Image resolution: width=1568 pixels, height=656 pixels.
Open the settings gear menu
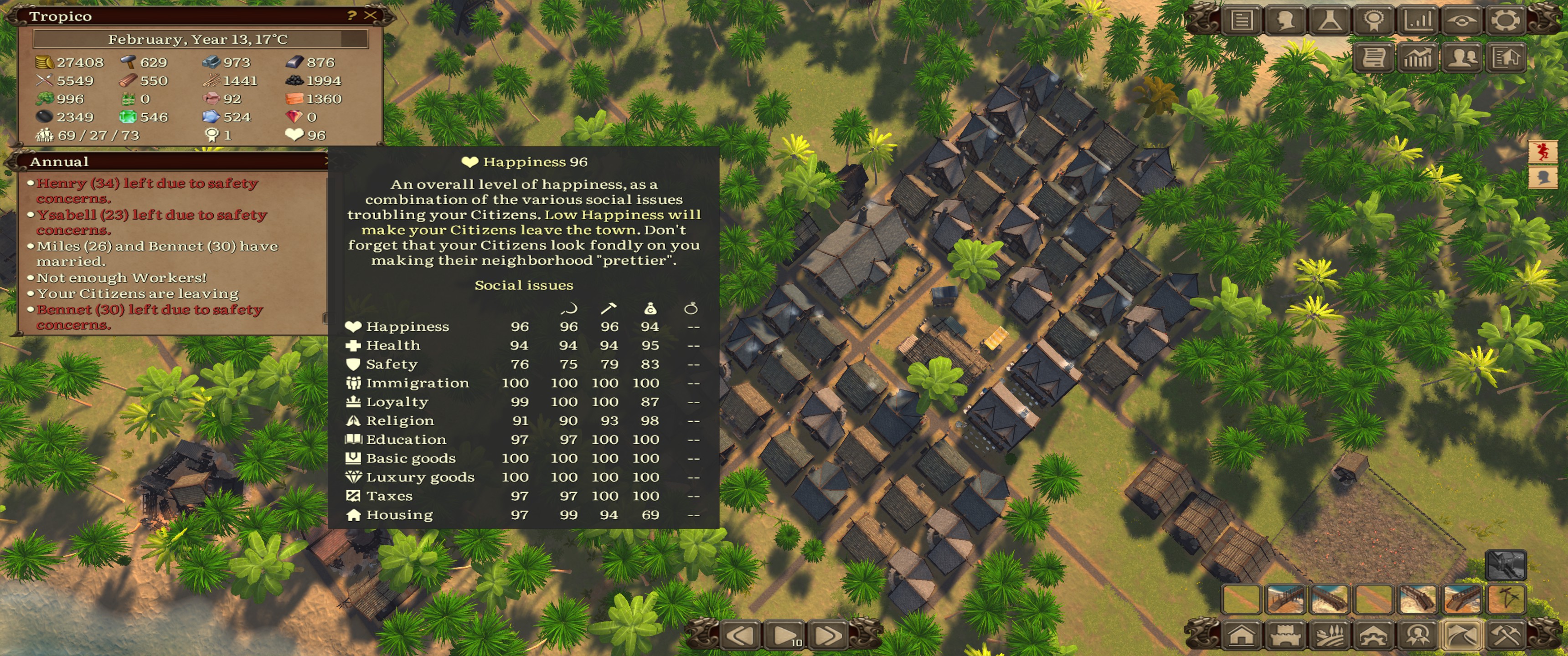coord(1505,20)
